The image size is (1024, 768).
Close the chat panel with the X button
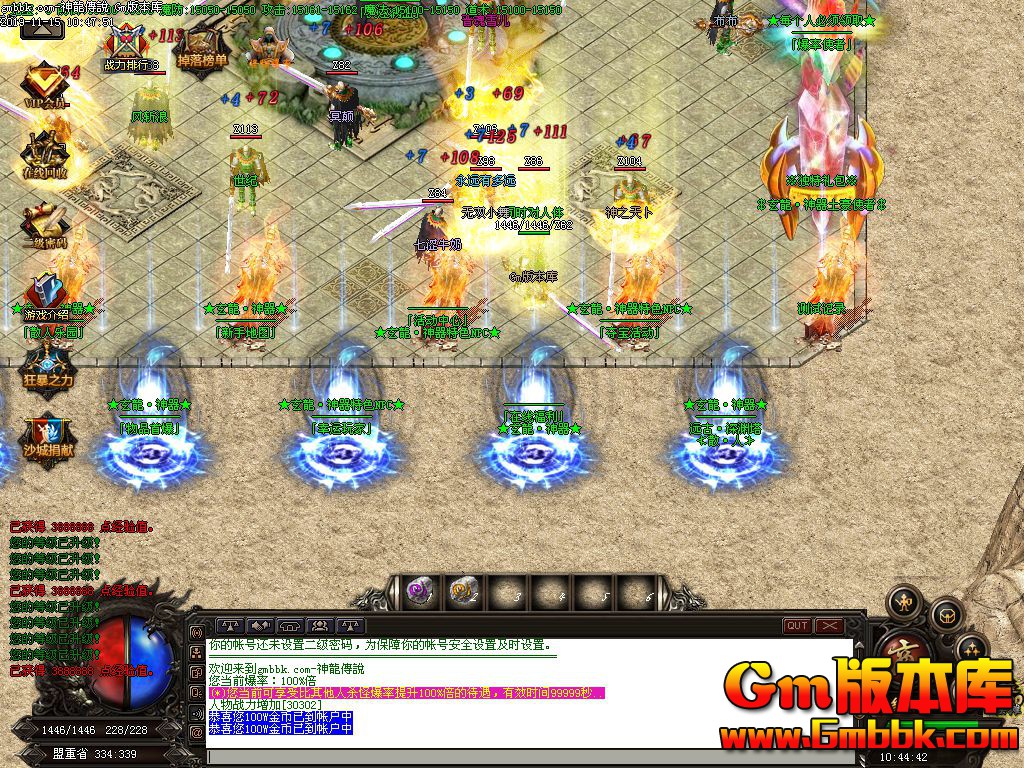[830, 626]
